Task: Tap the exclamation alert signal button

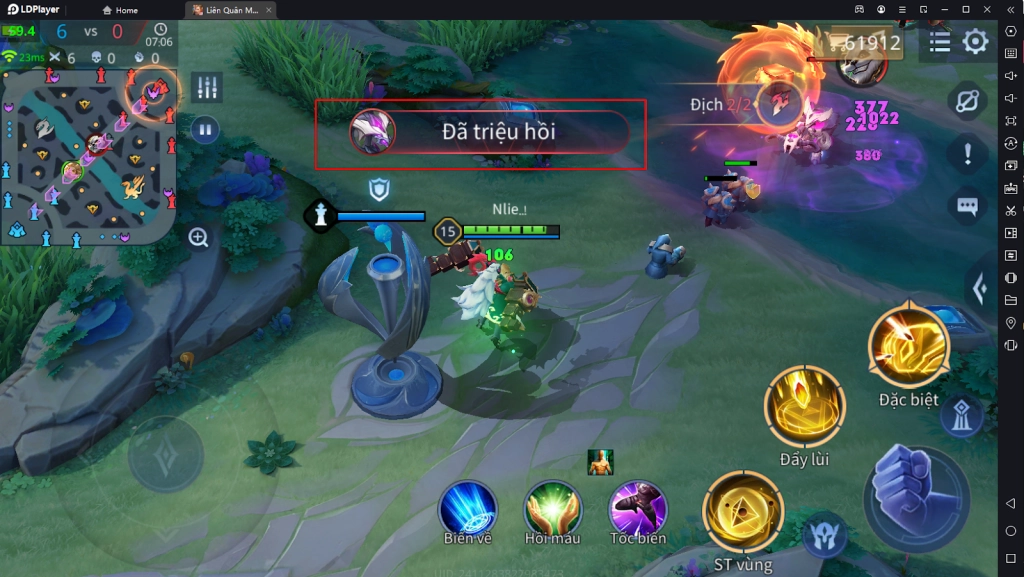Action: [967, 154]
